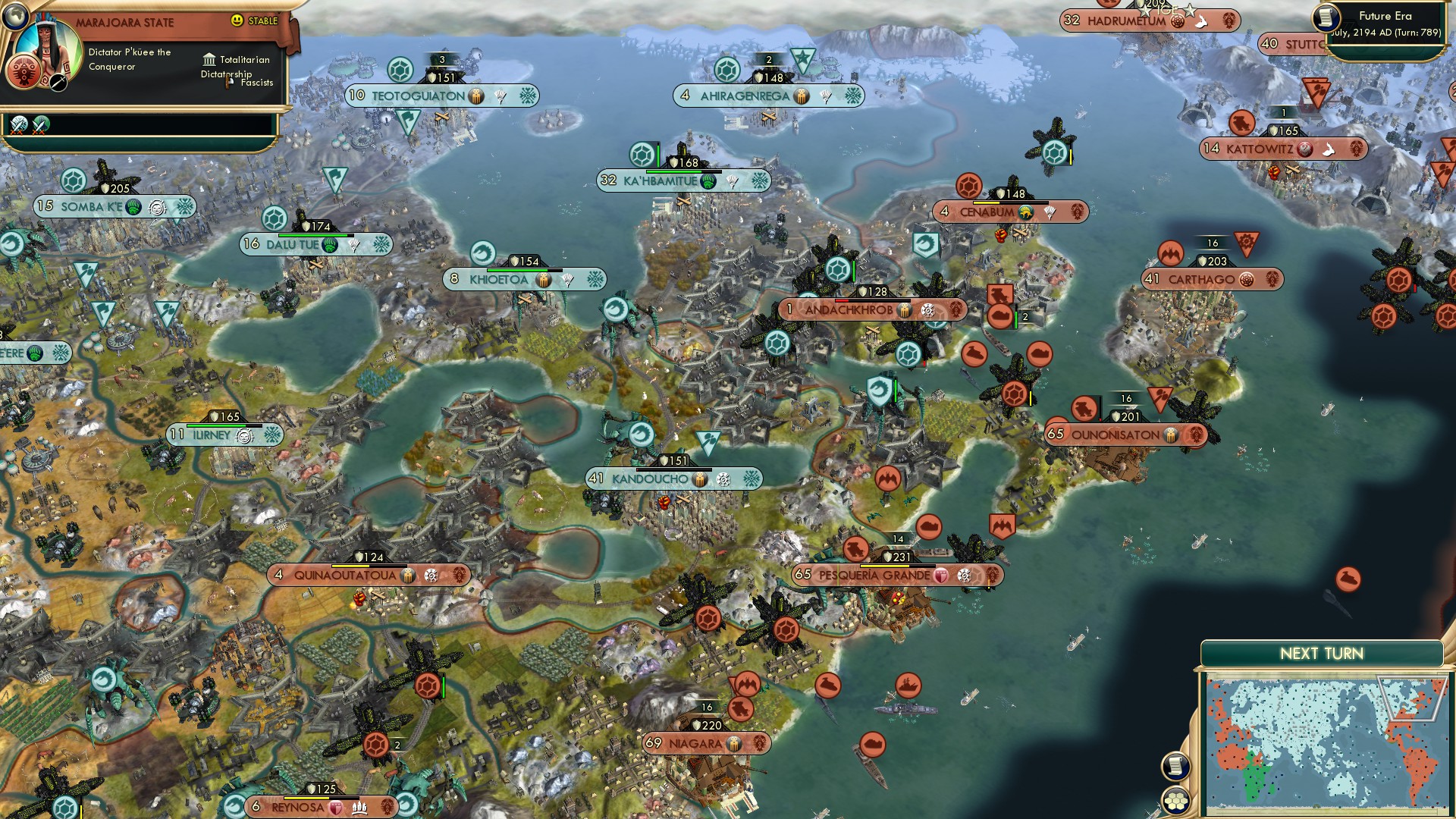Click the snowflake status icon on Teotoguiaton
This screenshot has width=1456, height=819.
point(529,96)
